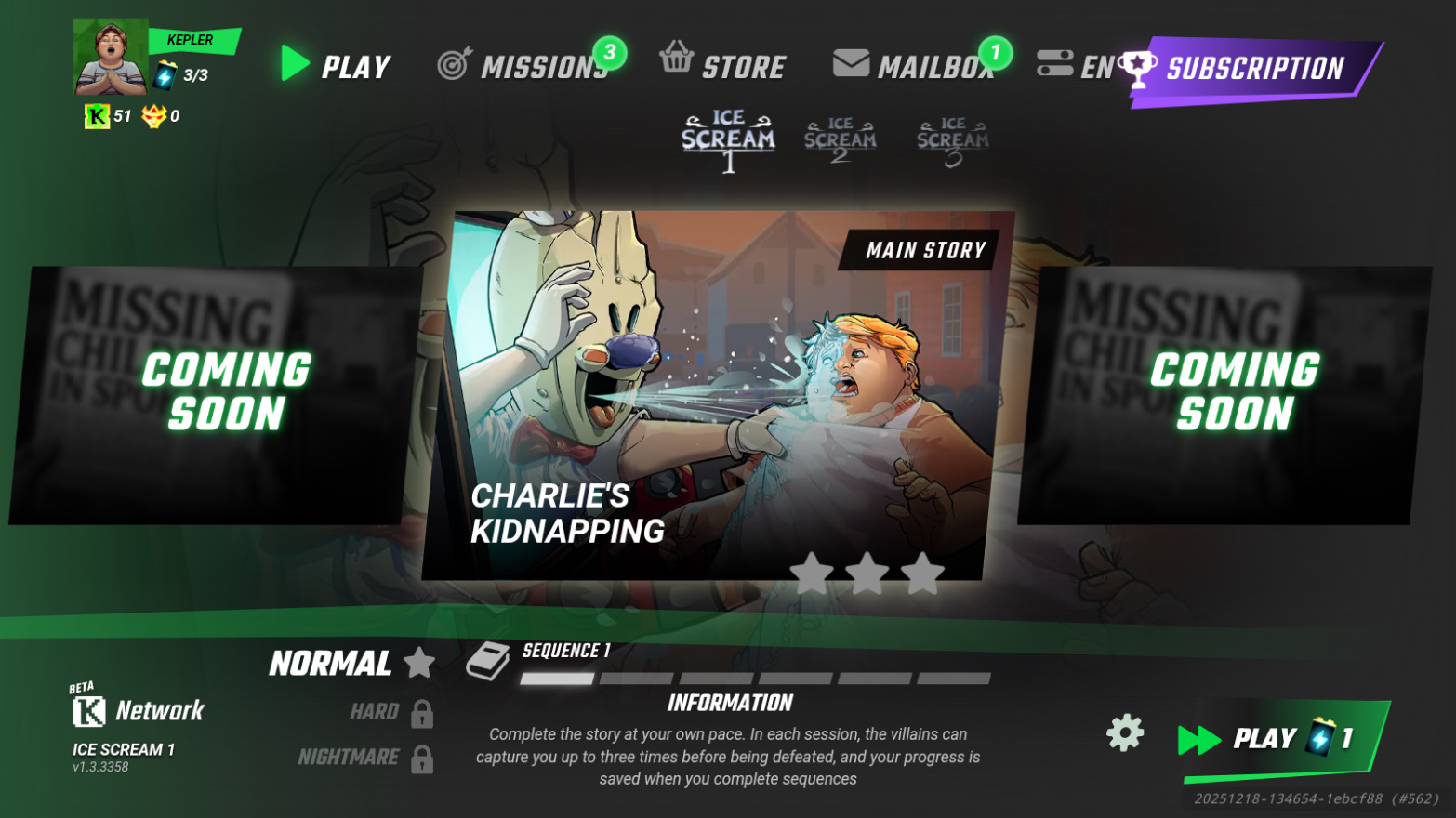The height and width of the screenshot is (818, 1456).
Task: Switch to the Ice Scream 3 tab
Action: coord(953,140)
